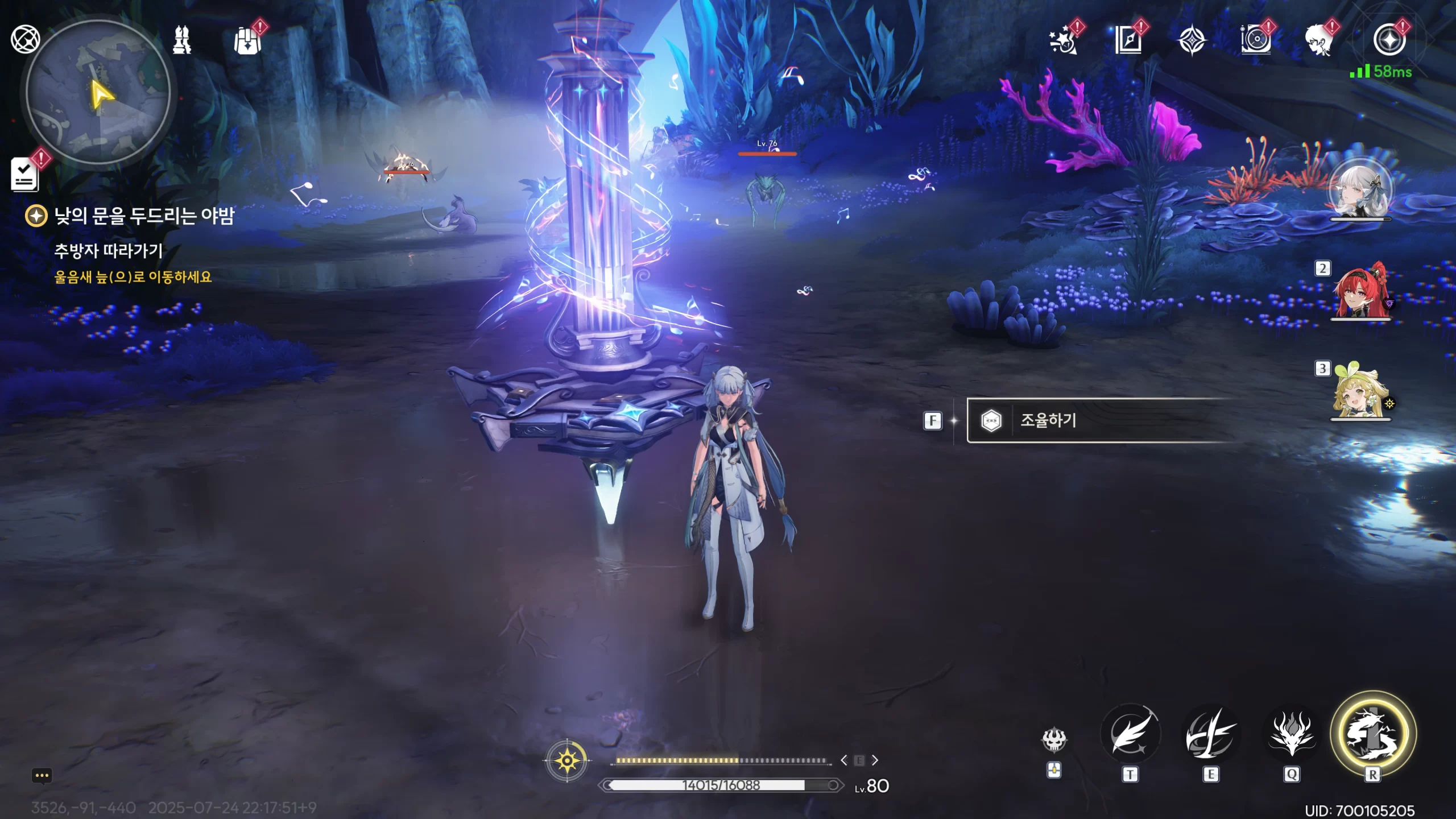
Task: Open the events icon with sparkling stars
Action: click(x=1063, y=40)
